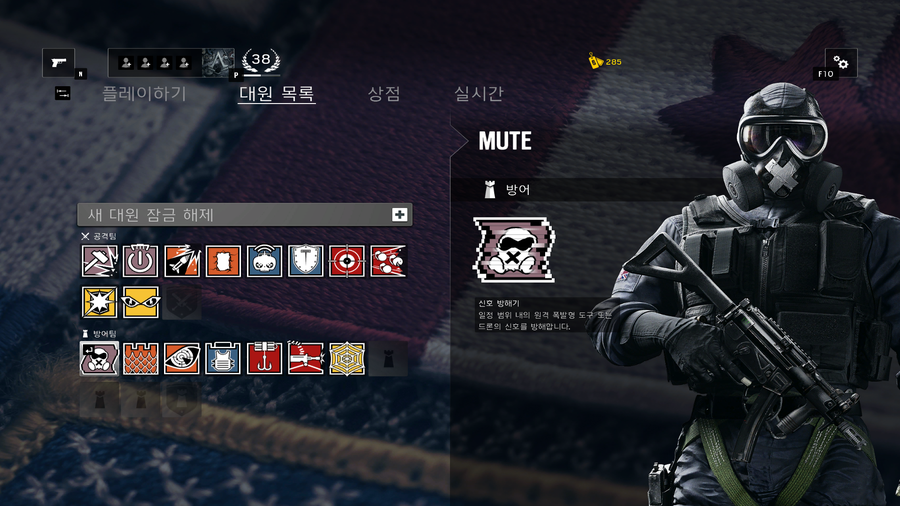Select Sledge's hammer operator icon
This screenshot has height=506, width=900.
click(x=99, y=261)
